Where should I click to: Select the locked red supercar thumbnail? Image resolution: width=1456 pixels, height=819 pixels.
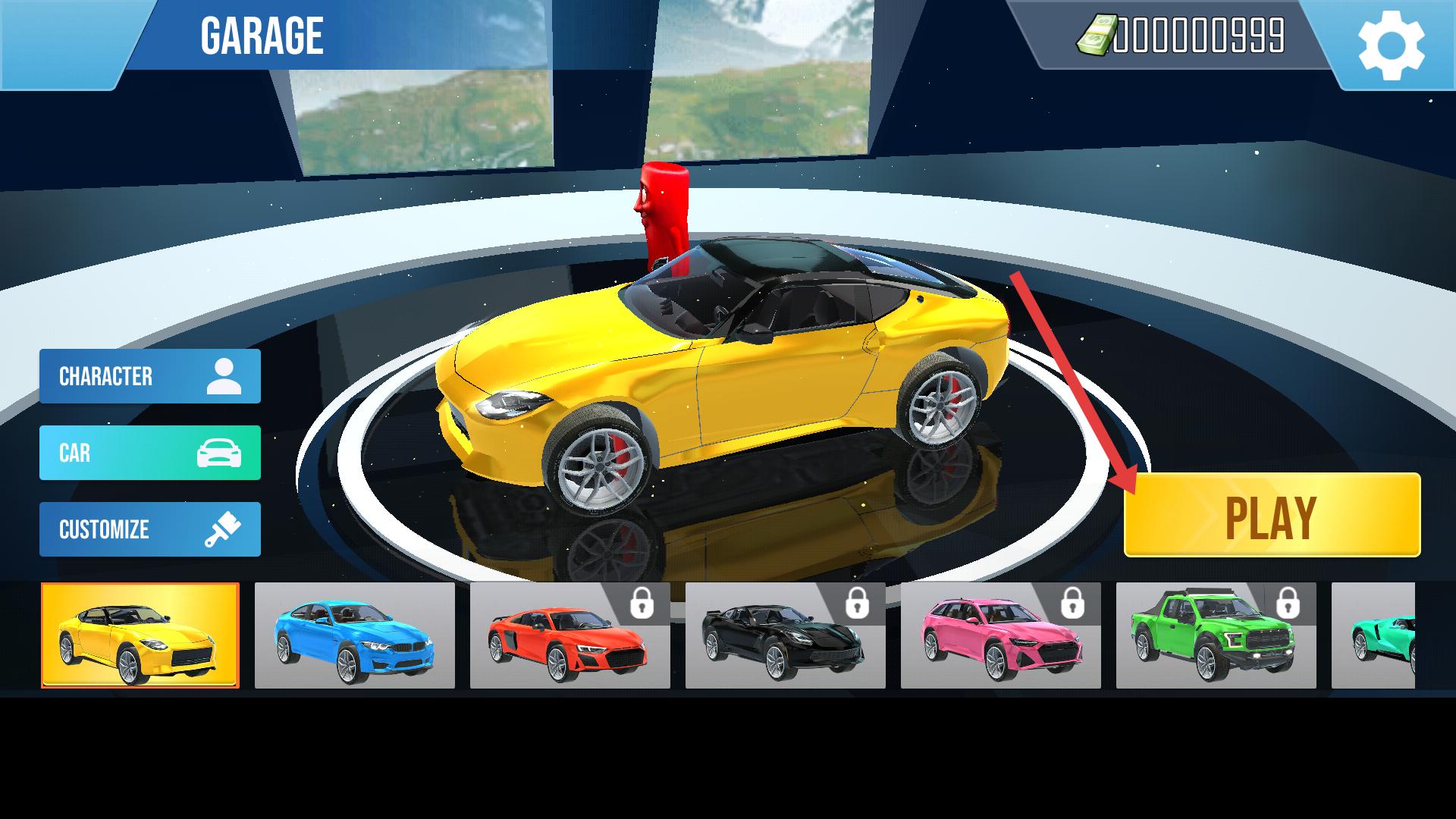570,635
